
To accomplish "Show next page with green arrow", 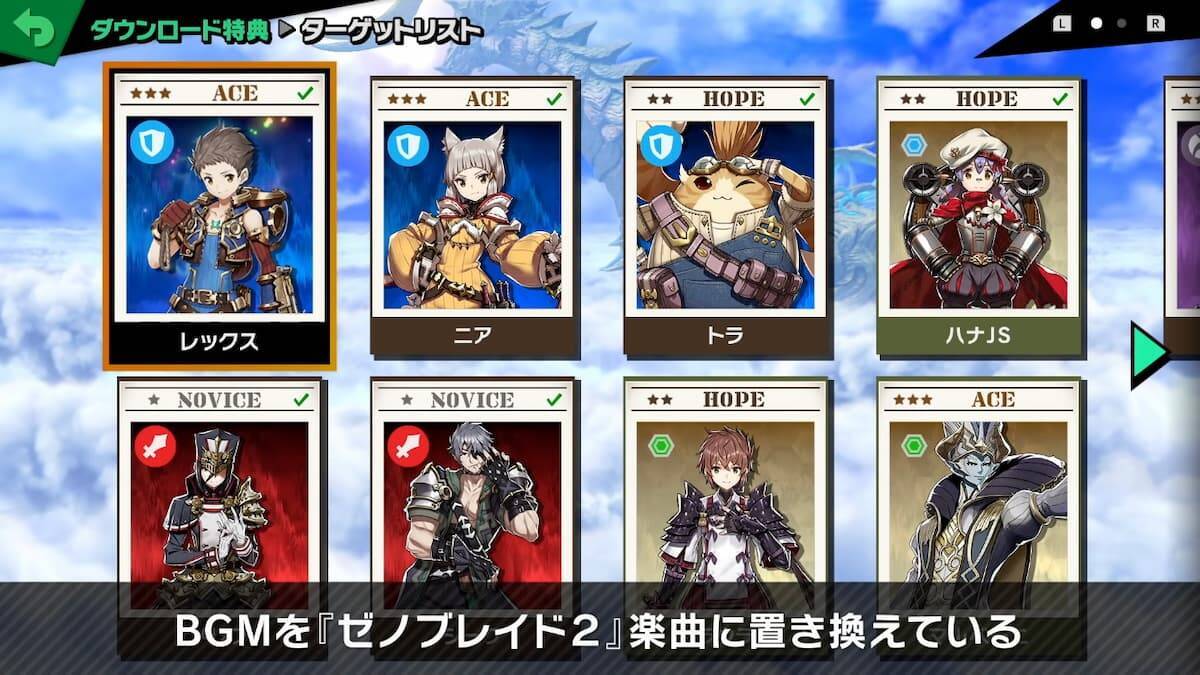I will point(1150,354).
